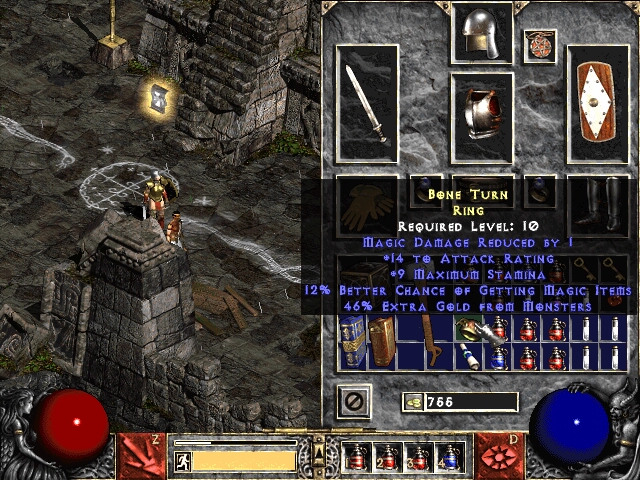Select the brown tome in the backpack
Image resolution: width=640 pixels, height=480 pixels.
(381, 340)
